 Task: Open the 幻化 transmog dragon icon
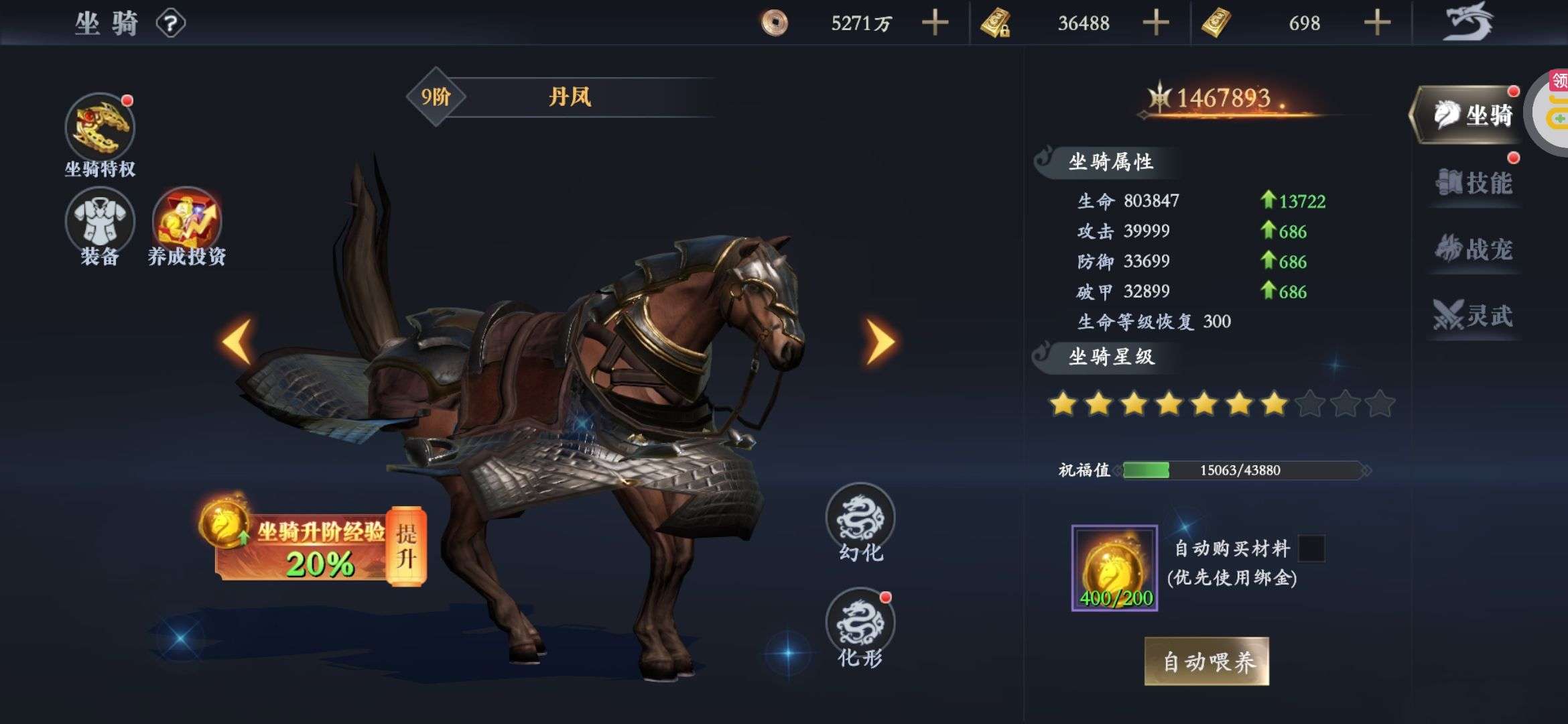[860, 517]
